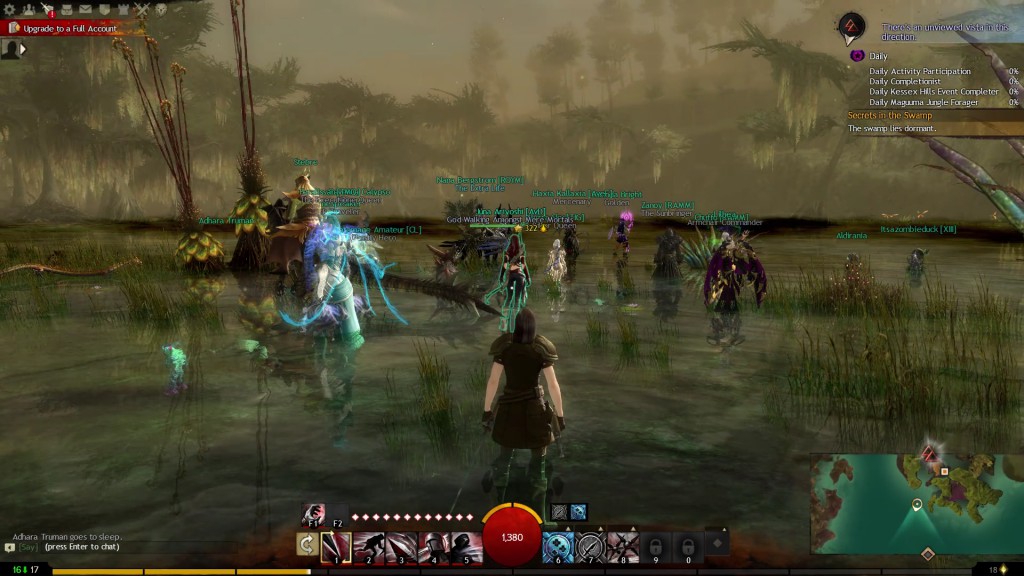Activate the steal ability F1
The width and height of the screenshot is (1024, 576).
(314, 514)
